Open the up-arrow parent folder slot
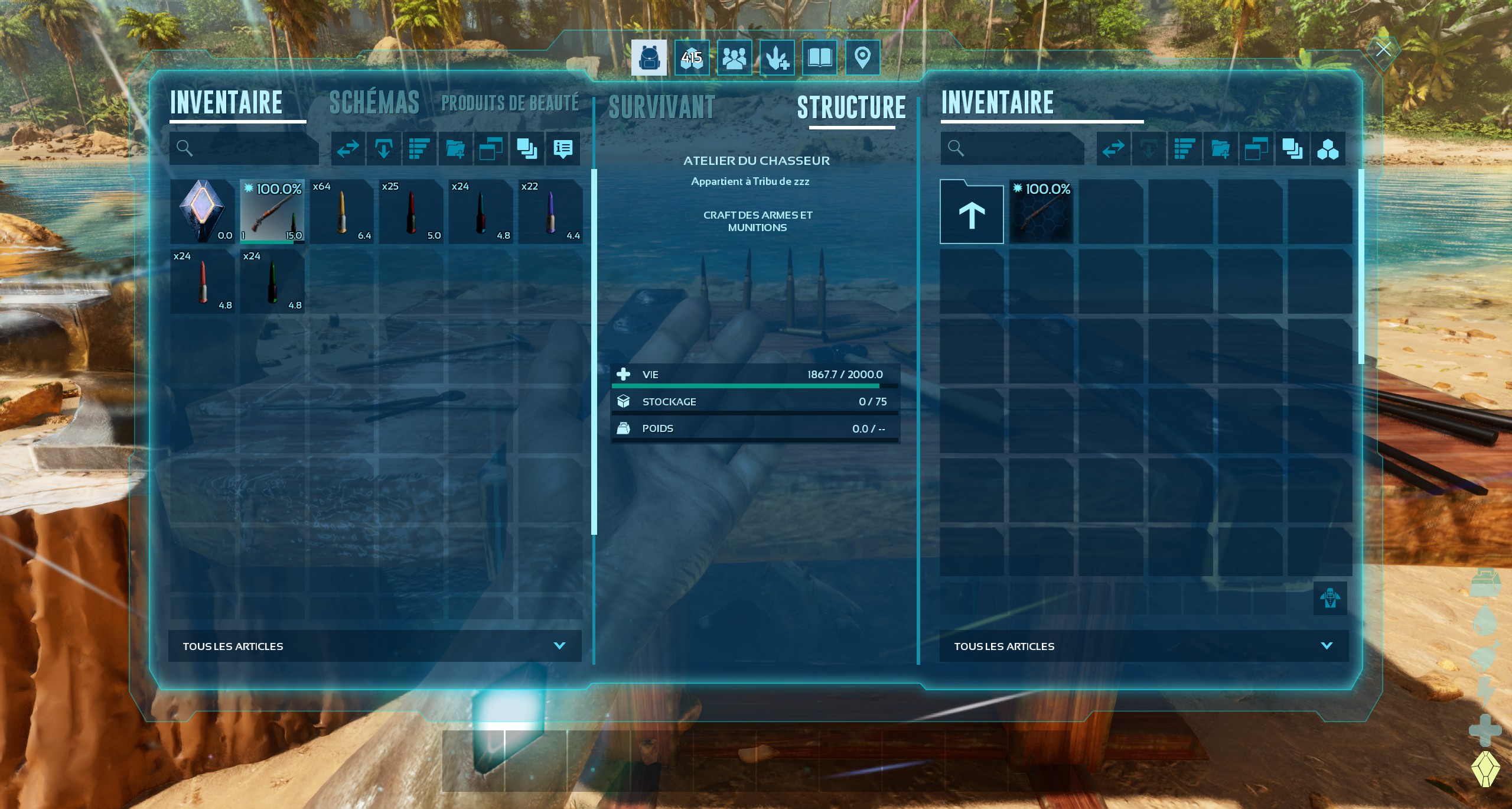Image resolution: width=1512 pixels, height=809 pixels. point(972,213)
